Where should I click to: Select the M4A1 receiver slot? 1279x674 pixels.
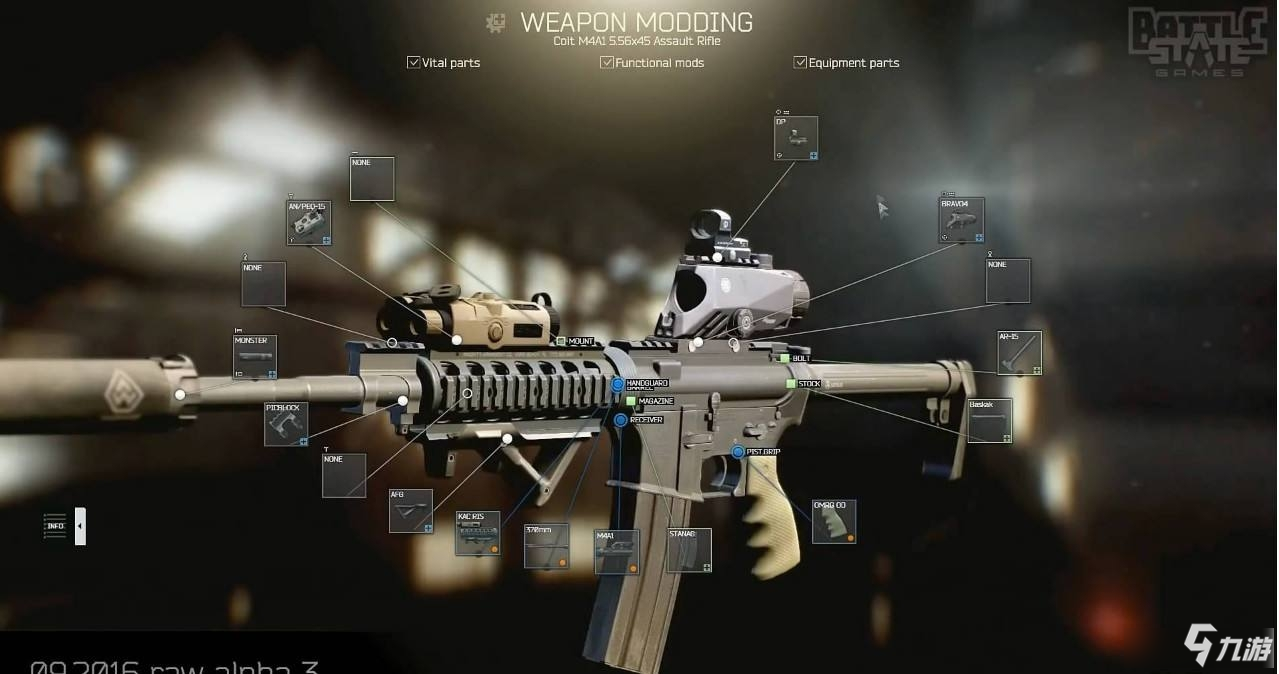tap(616, 551)
